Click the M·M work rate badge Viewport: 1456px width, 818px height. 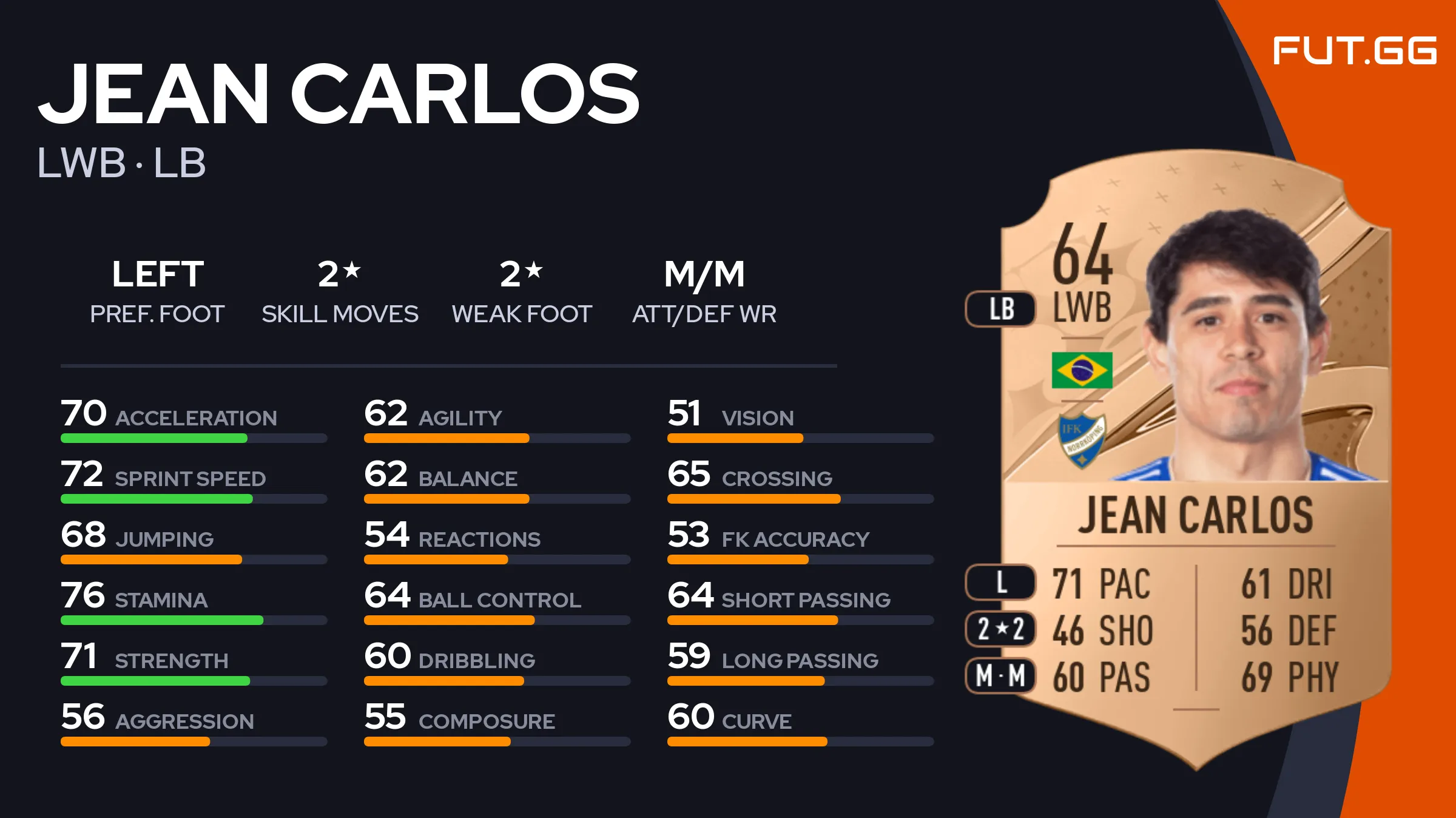(x=1001, y=675)
